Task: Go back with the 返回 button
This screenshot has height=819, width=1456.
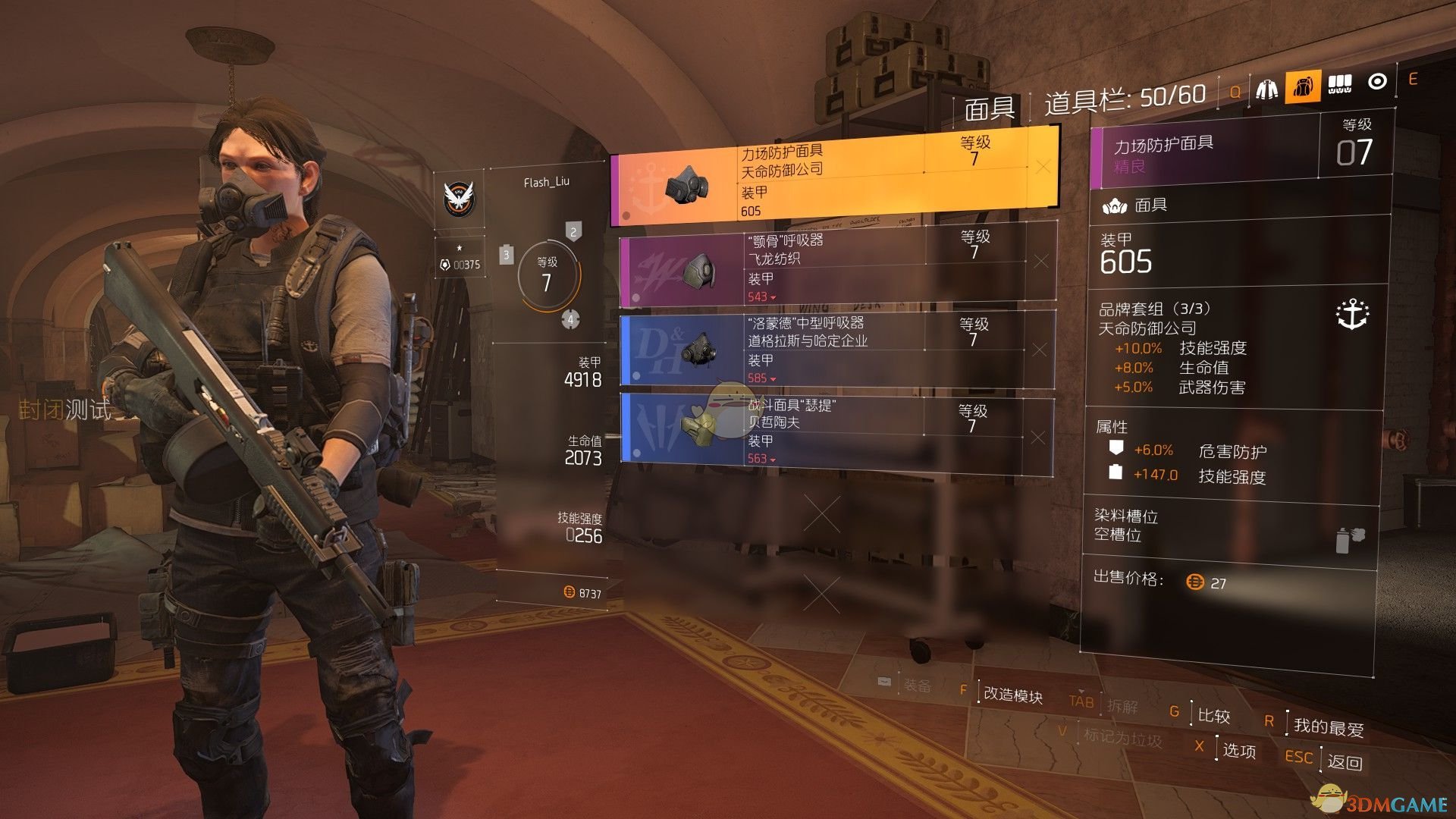Action: pos(1344,761)
